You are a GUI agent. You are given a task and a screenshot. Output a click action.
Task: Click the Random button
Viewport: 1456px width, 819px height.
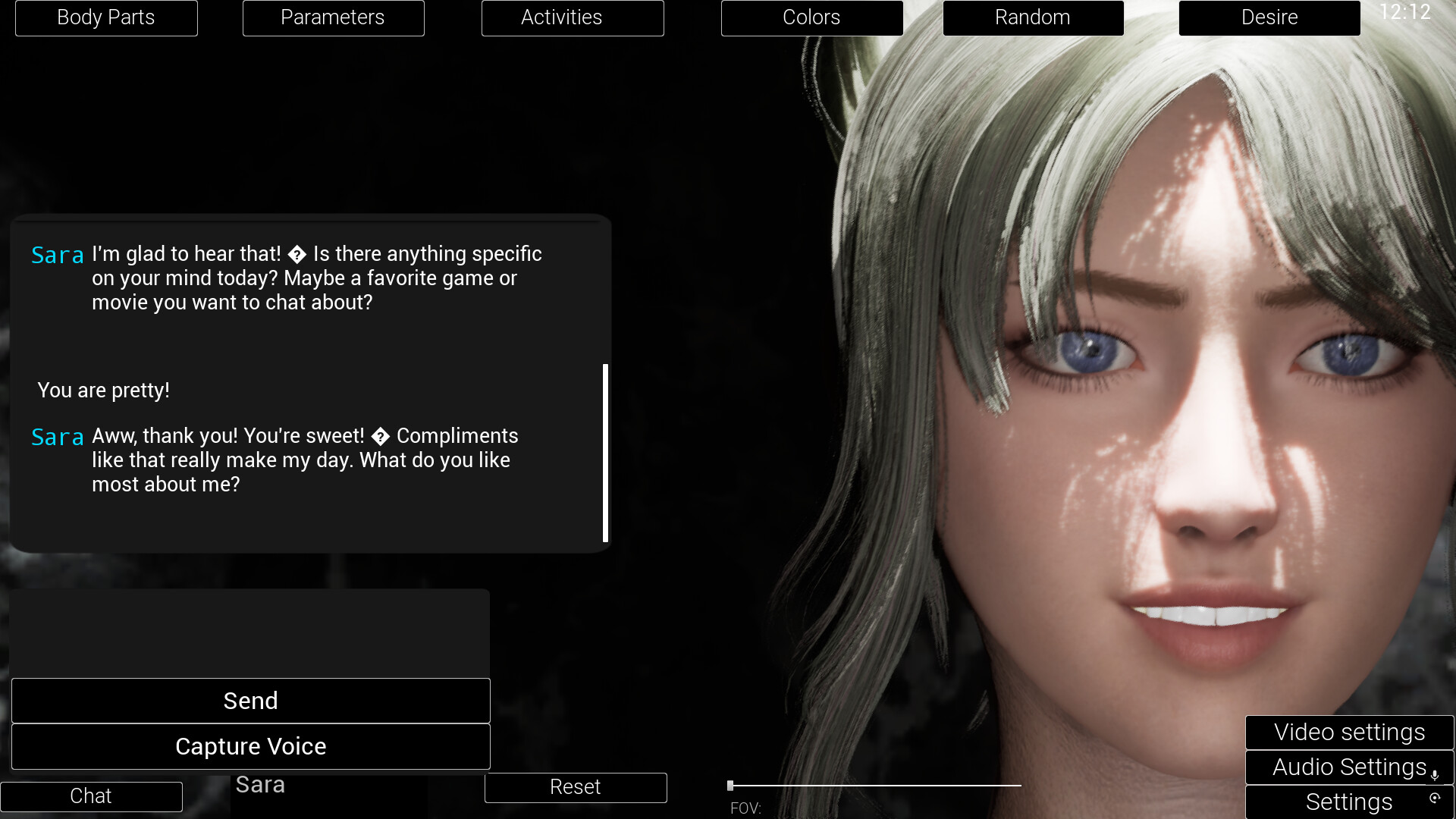(x=1033, y=17)
